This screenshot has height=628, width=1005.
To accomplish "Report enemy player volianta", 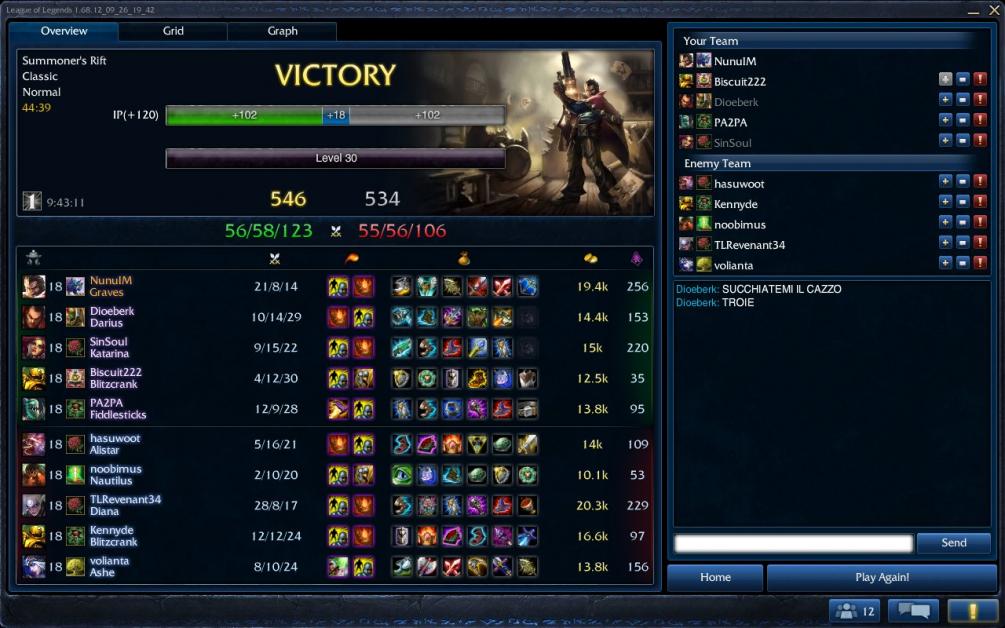I will click(x=980, y=263).
